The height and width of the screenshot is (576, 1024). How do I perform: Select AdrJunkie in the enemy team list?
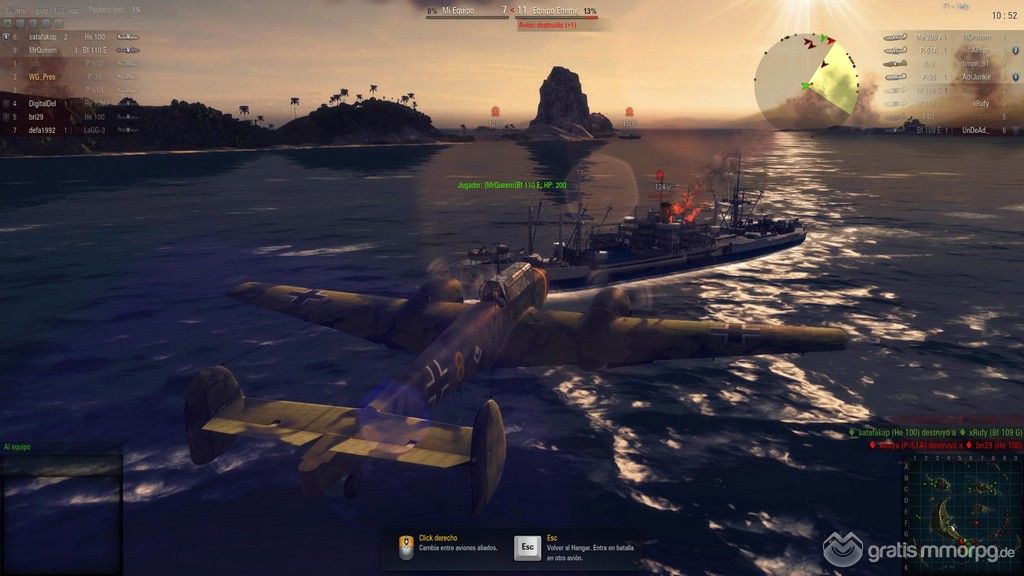click(x=975, y=76)
